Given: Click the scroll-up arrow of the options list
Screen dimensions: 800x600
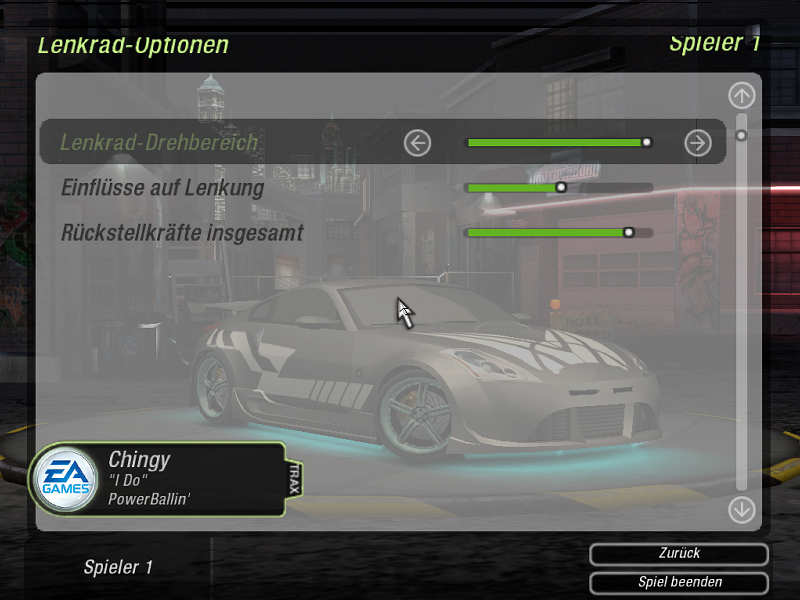Looking at the screenshot, I should 741,96.
